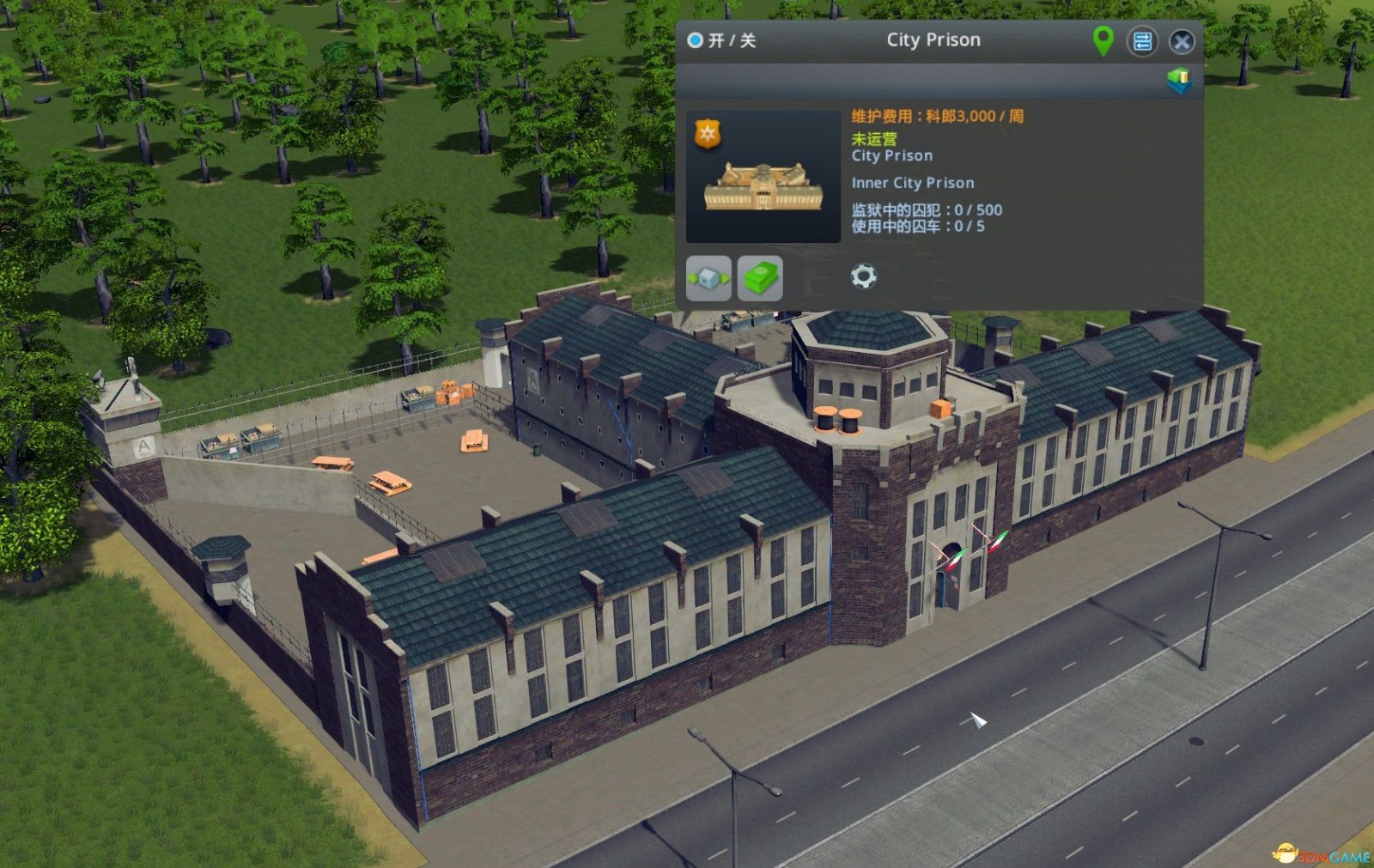Click the green cash stack button
The image size is (1374, 868).
coord(760,278)
